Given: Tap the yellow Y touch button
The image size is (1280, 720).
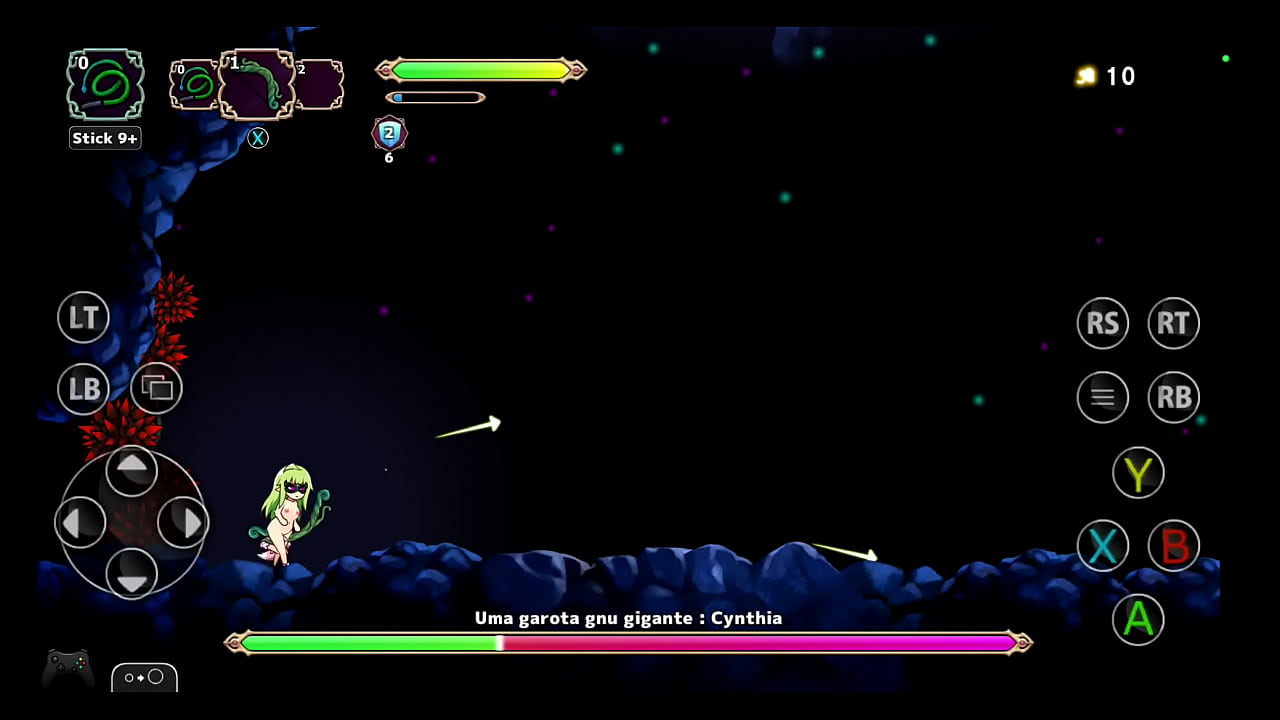Looking at the screenshot, I should pos(1138,473).
